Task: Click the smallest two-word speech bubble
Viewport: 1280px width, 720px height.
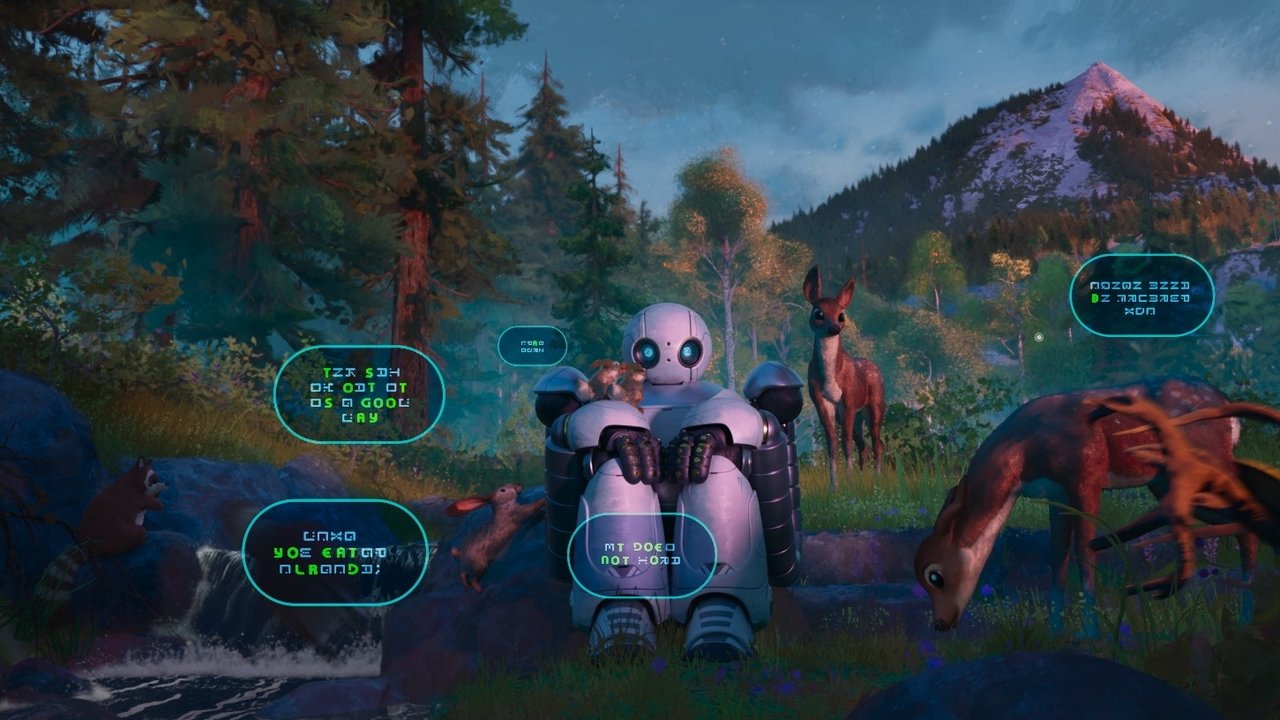Action: point(532,346)
